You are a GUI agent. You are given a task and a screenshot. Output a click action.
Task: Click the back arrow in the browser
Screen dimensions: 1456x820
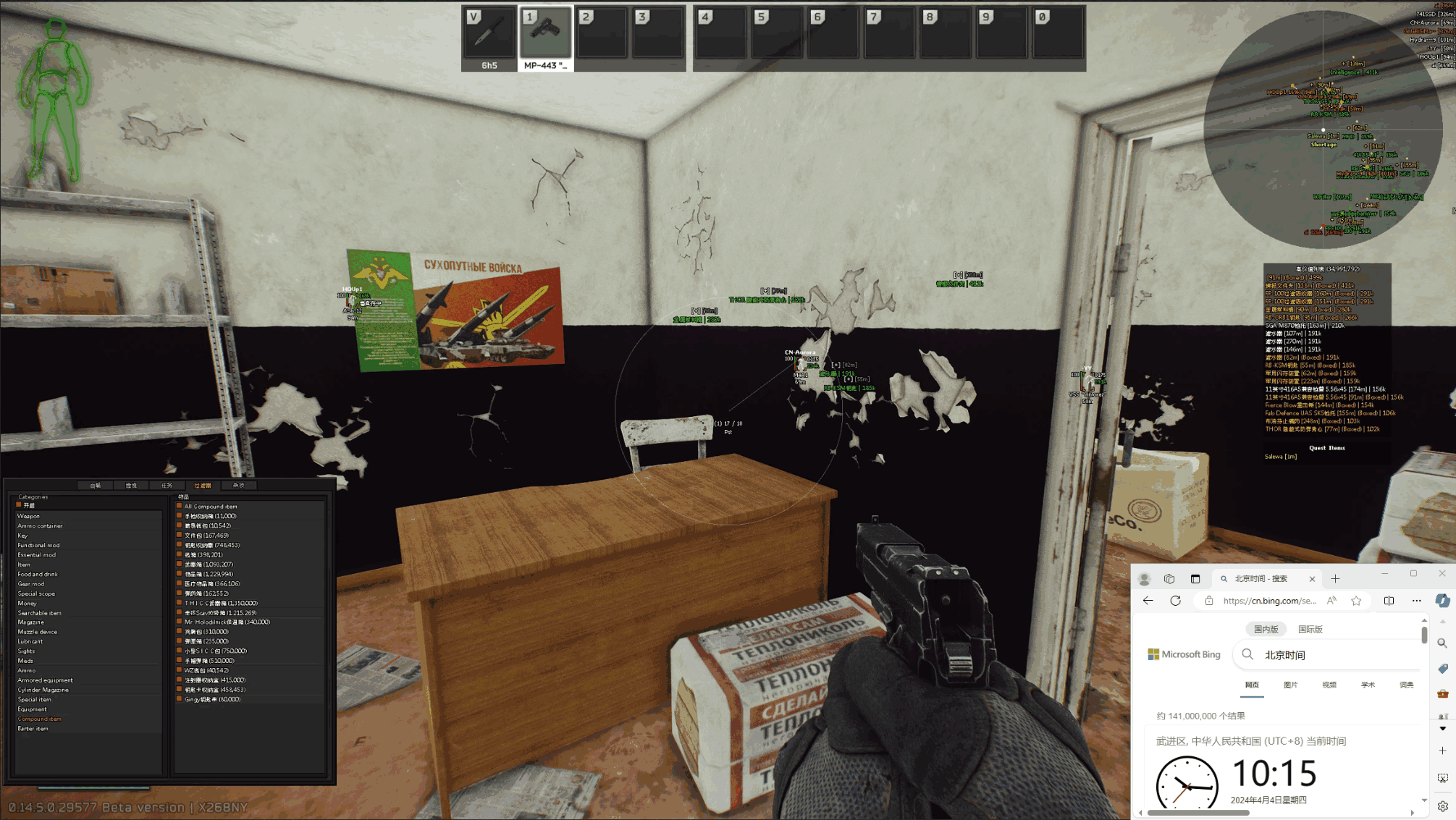[x=1148, y=600]
